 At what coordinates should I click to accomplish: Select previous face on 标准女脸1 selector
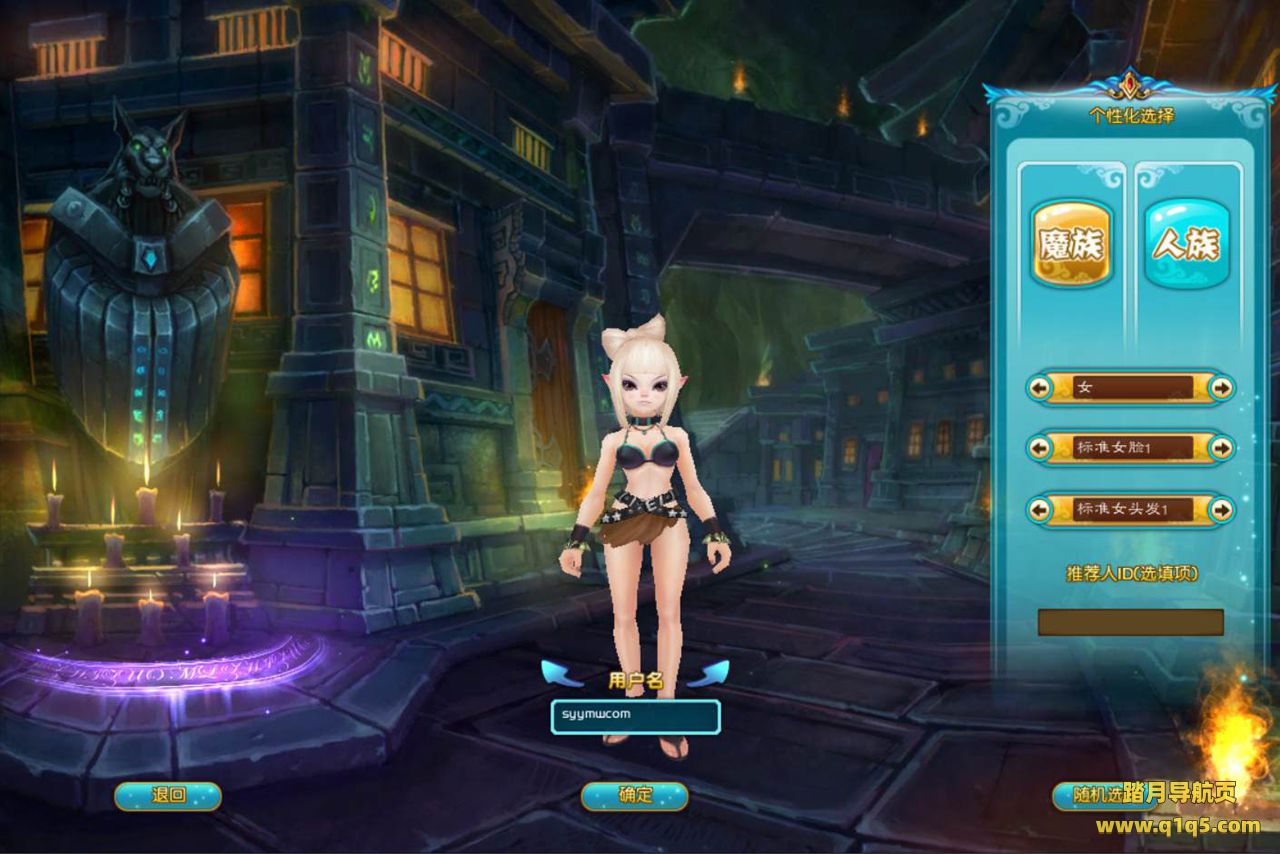(x=1040, y=447)
